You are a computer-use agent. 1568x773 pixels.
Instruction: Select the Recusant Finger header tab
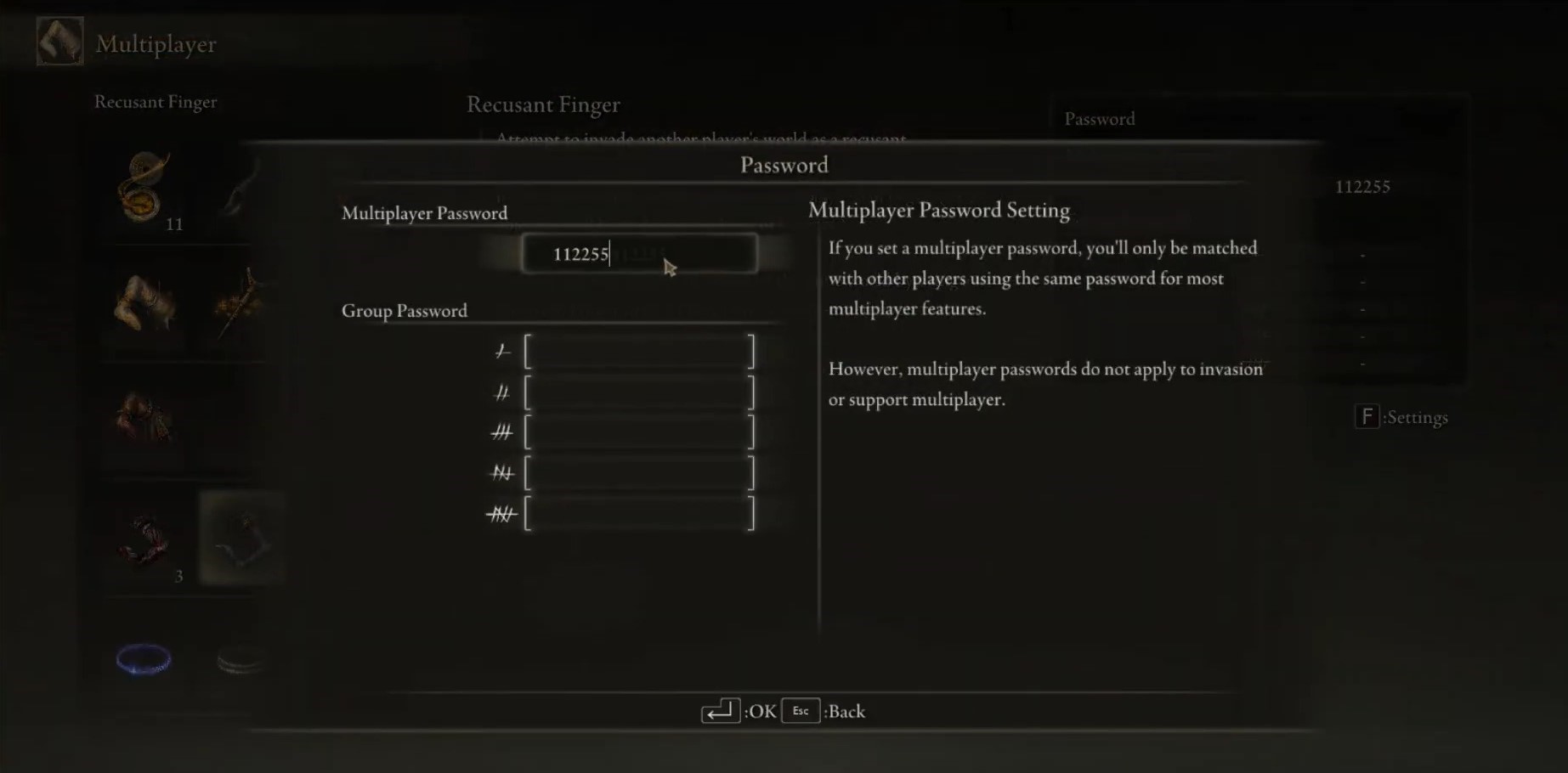click(x=156, y=102)
